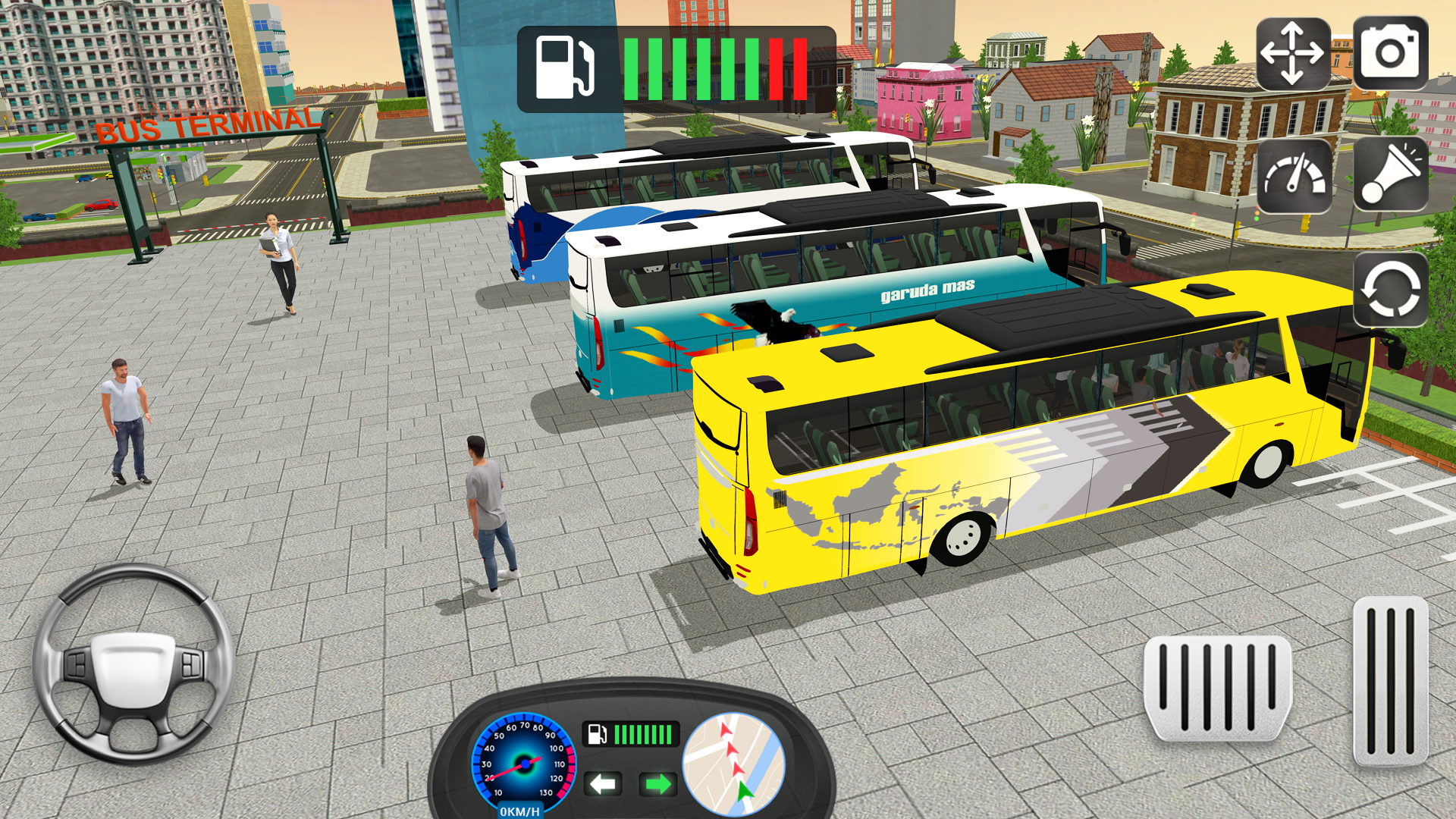Step on the wide brake pedal
Image resolution: width=1456 pixels, height=819 pixels.
click(x=1217, y=687)
